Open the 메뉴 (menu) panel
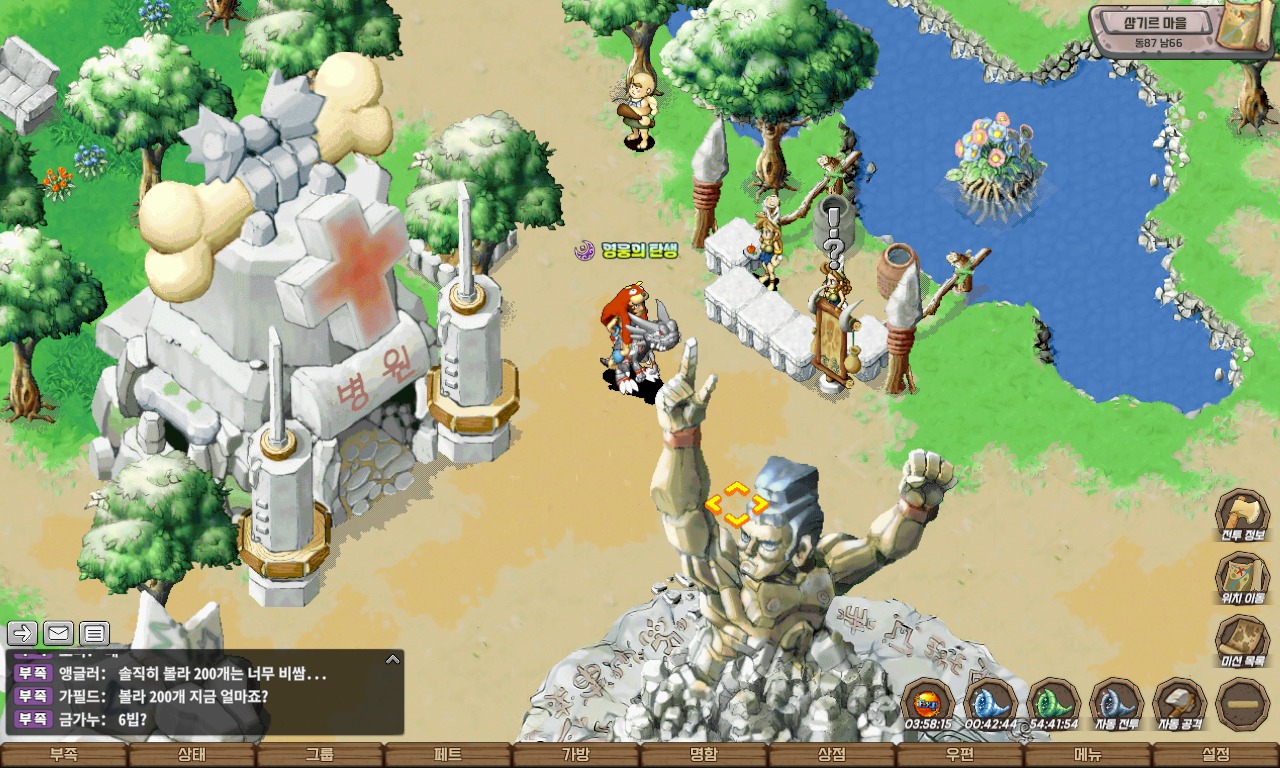The height and width of the screenshot is (768, 1280). pos(1088,755)
